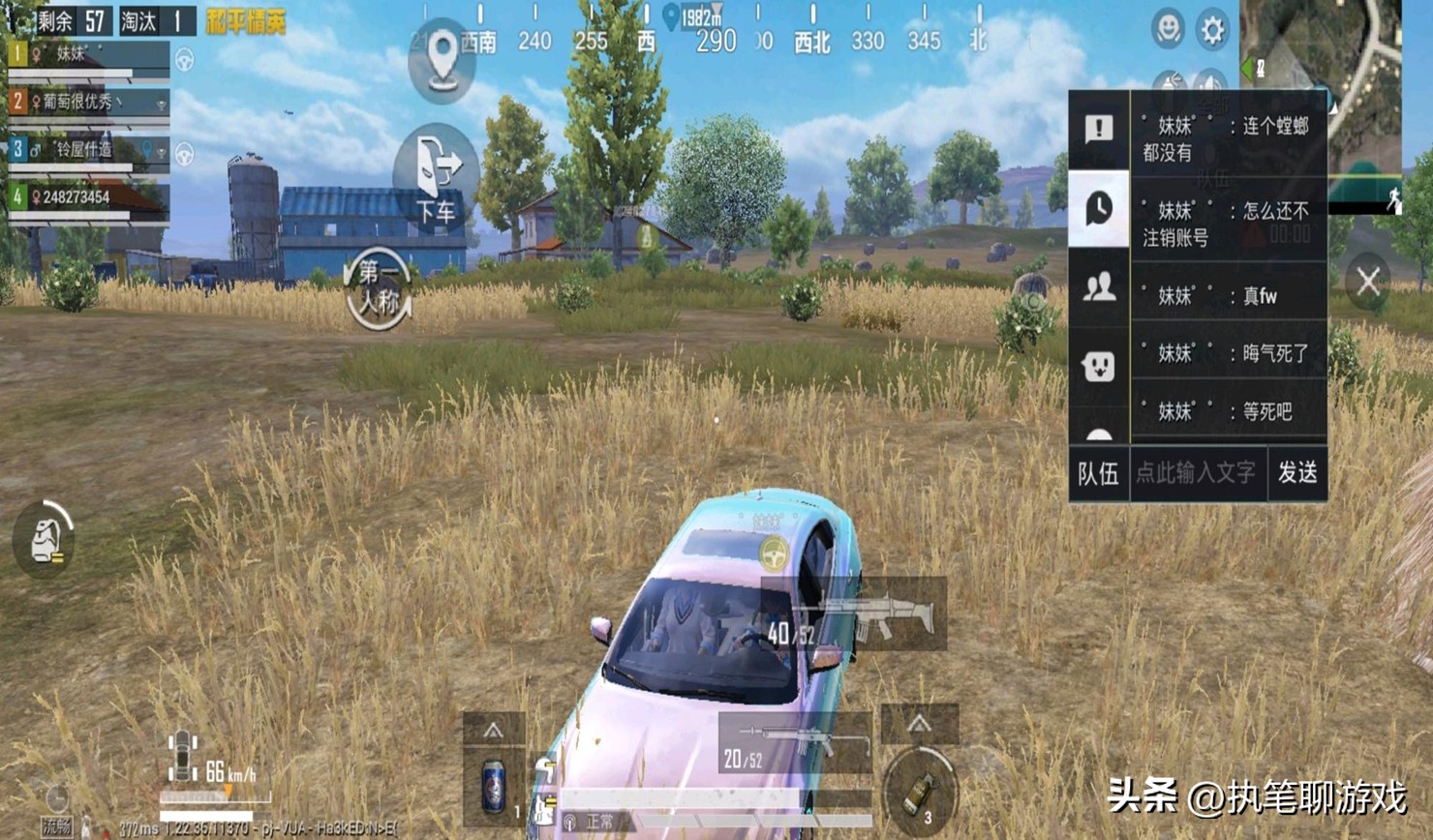Tap the 下车 exit vehicle button
The image size is (1433, 840).
point(436,178)
